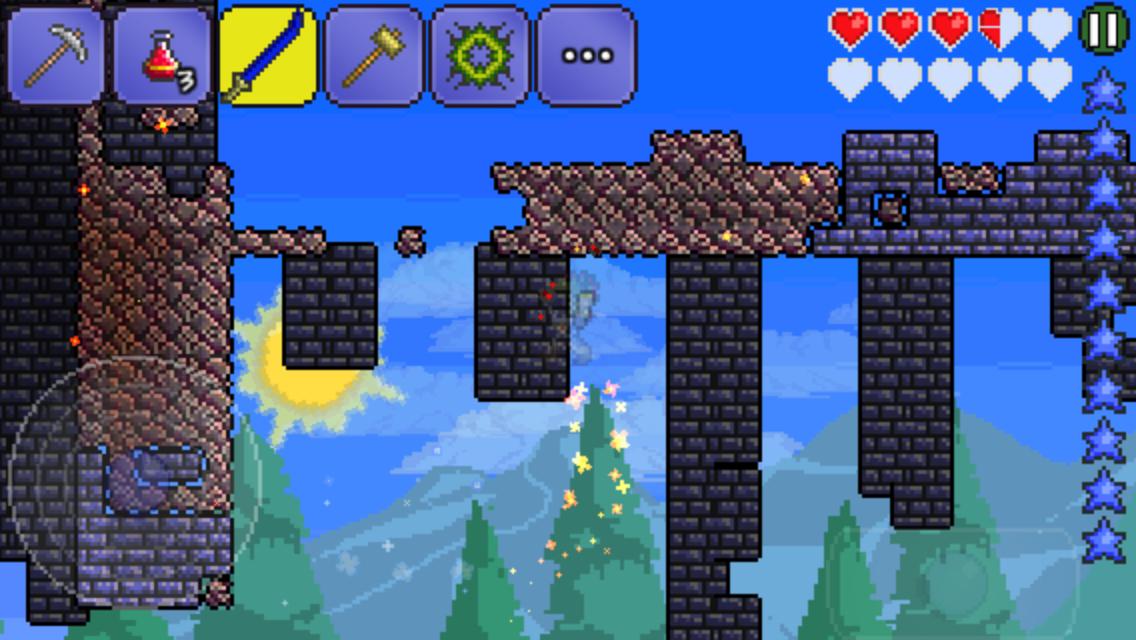The image size is (1136, 640).
Task: Use the red healing potion slot
Action: (162, 56)
